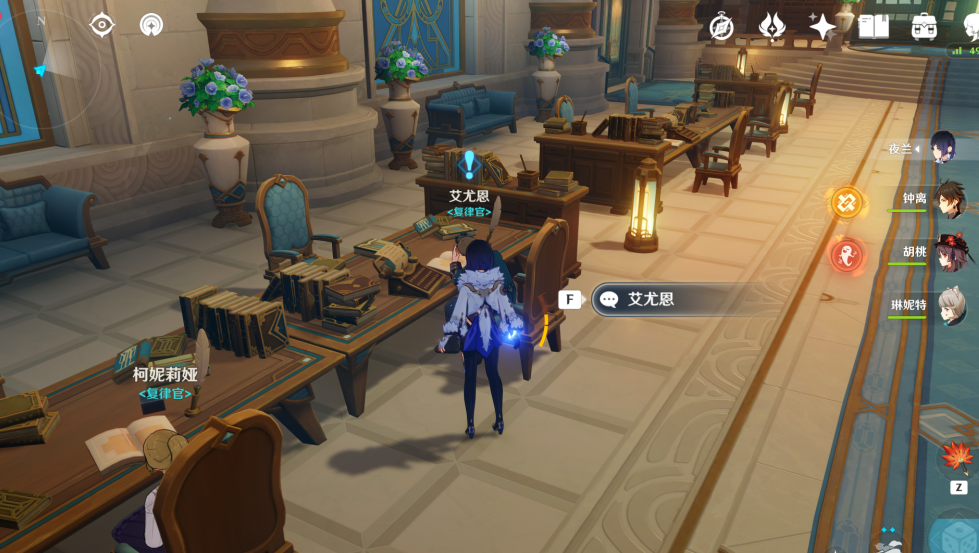Switch to party member 胡桃

[x=948, y=253]
